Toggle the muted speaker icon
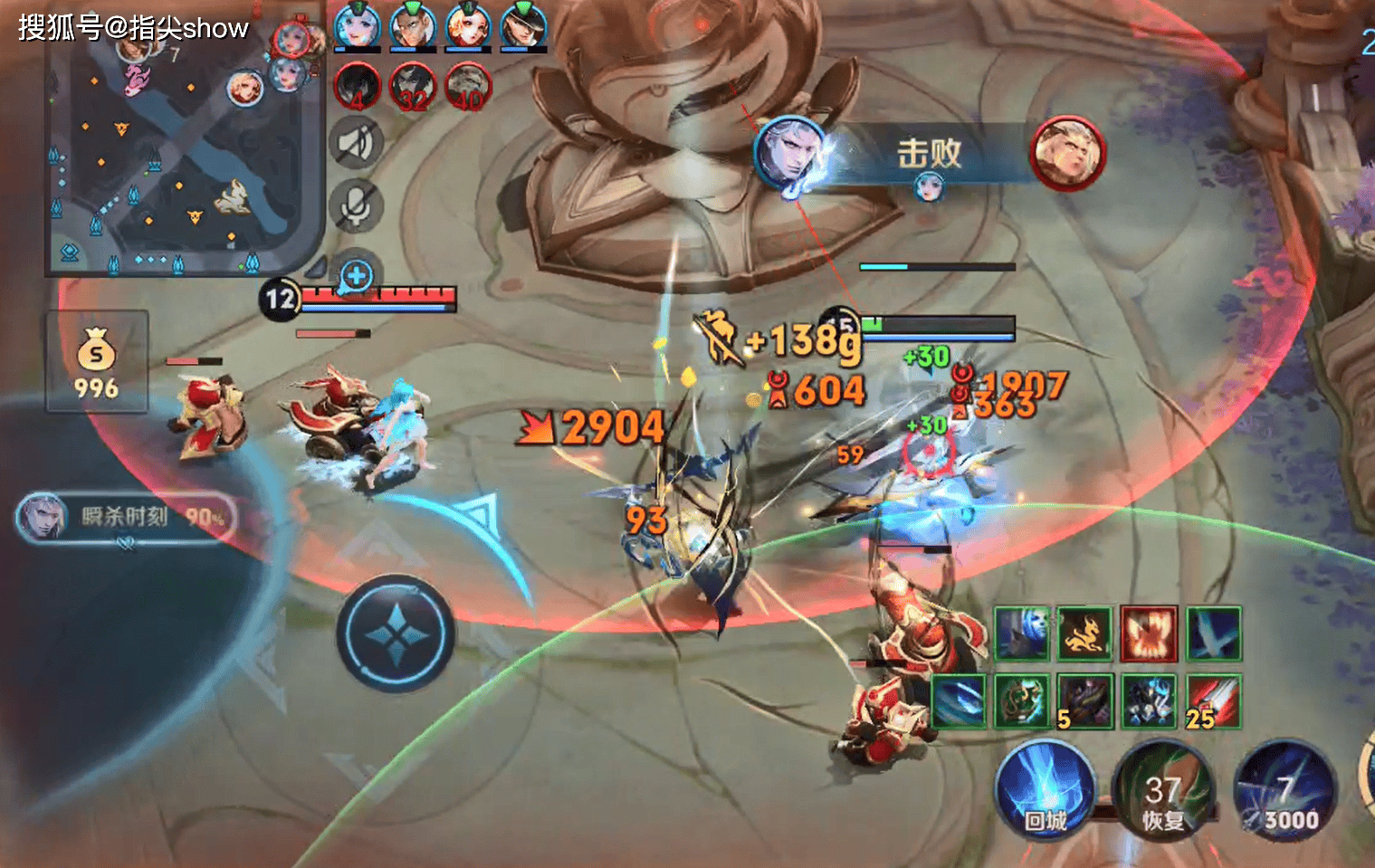The width and height of the screenshot is (1375, 868). (x=357, y=143)
